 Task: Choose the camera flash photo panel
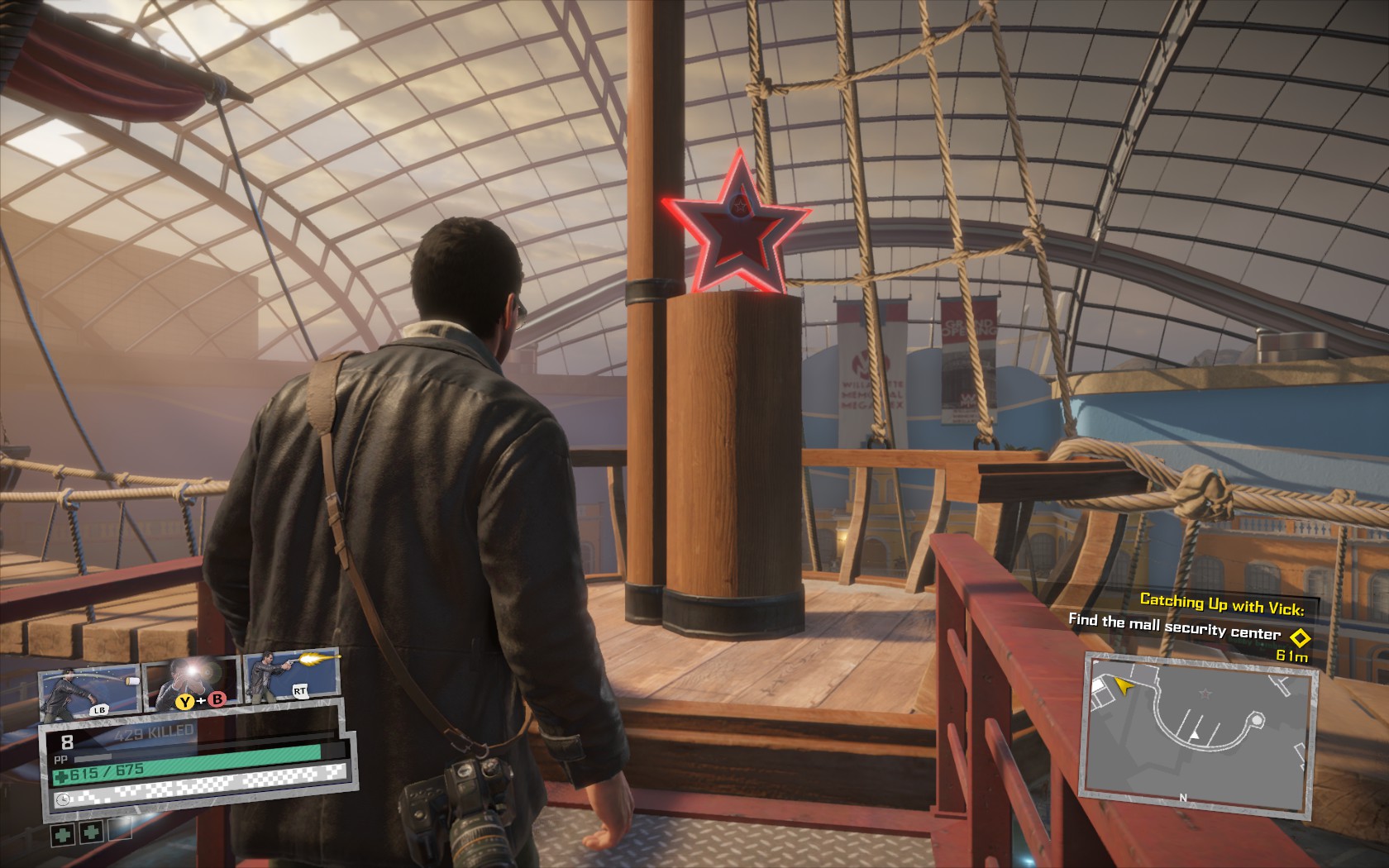pyautogui.click(x=192, y=683)
